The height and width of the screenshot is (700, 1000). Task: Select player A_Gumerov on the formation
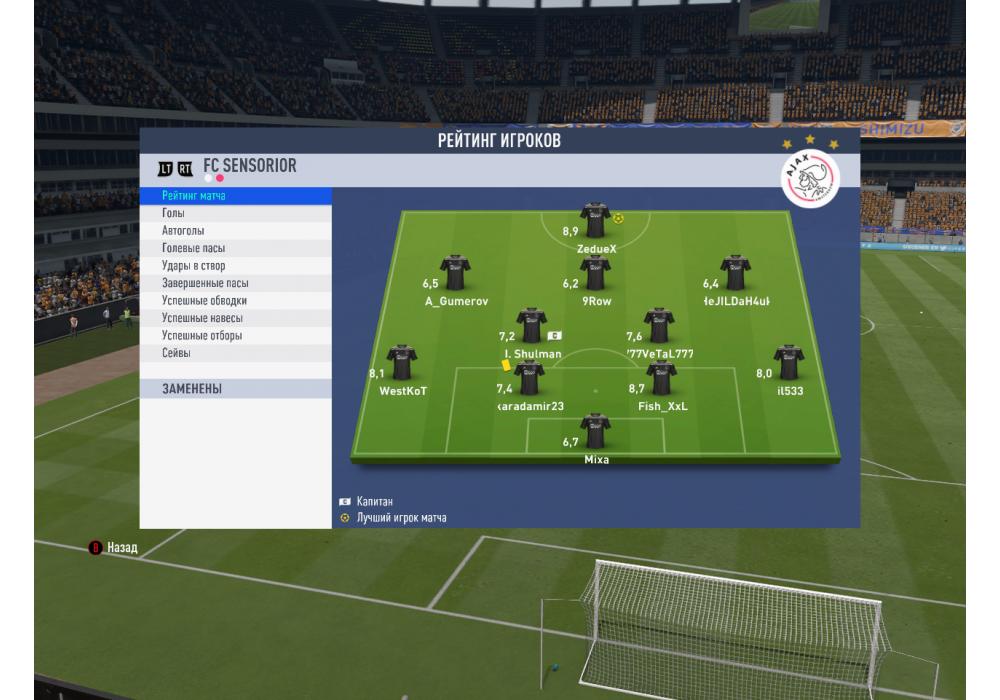[456, 272]
